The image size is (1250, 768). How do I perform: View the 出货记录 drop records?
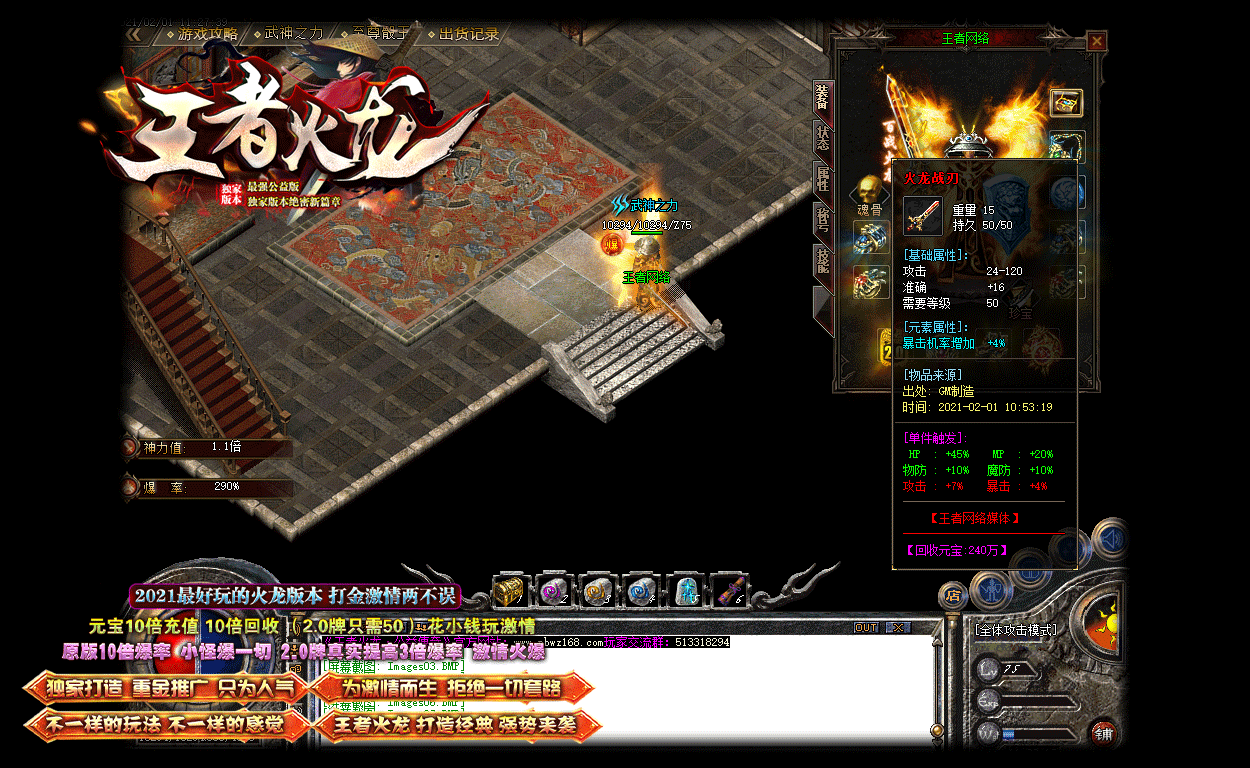[x=468, y=34]
